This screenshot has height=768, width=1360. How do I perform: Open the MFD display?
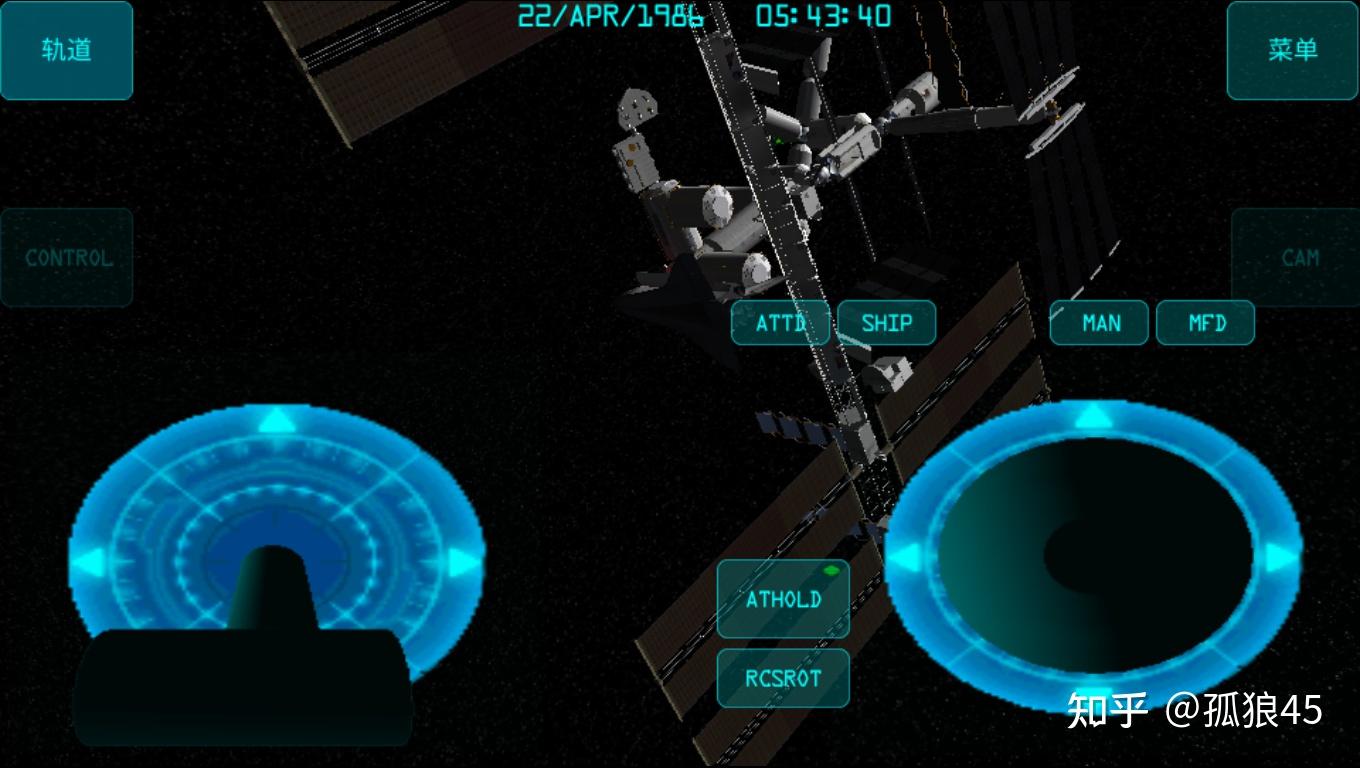1206,323
